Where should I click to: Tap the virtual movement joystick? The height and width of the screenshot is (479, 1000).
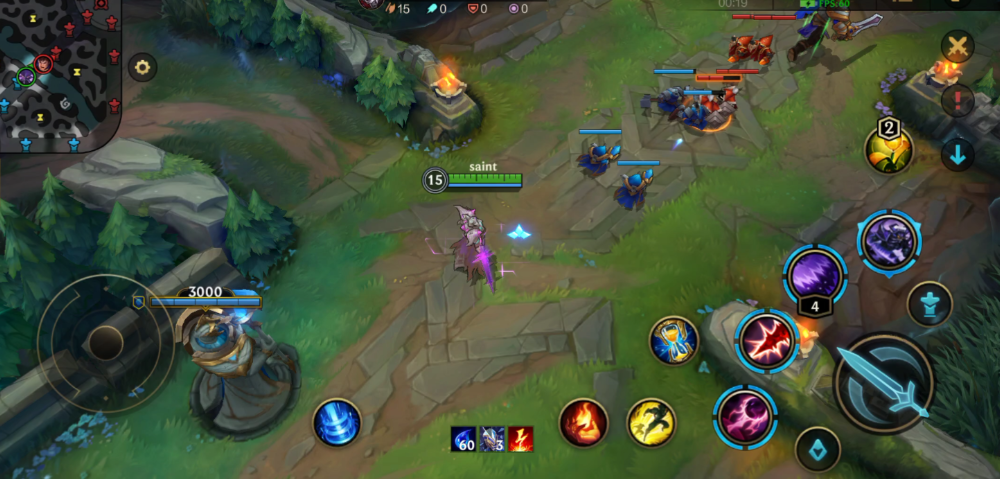click(x=104, y=343)
